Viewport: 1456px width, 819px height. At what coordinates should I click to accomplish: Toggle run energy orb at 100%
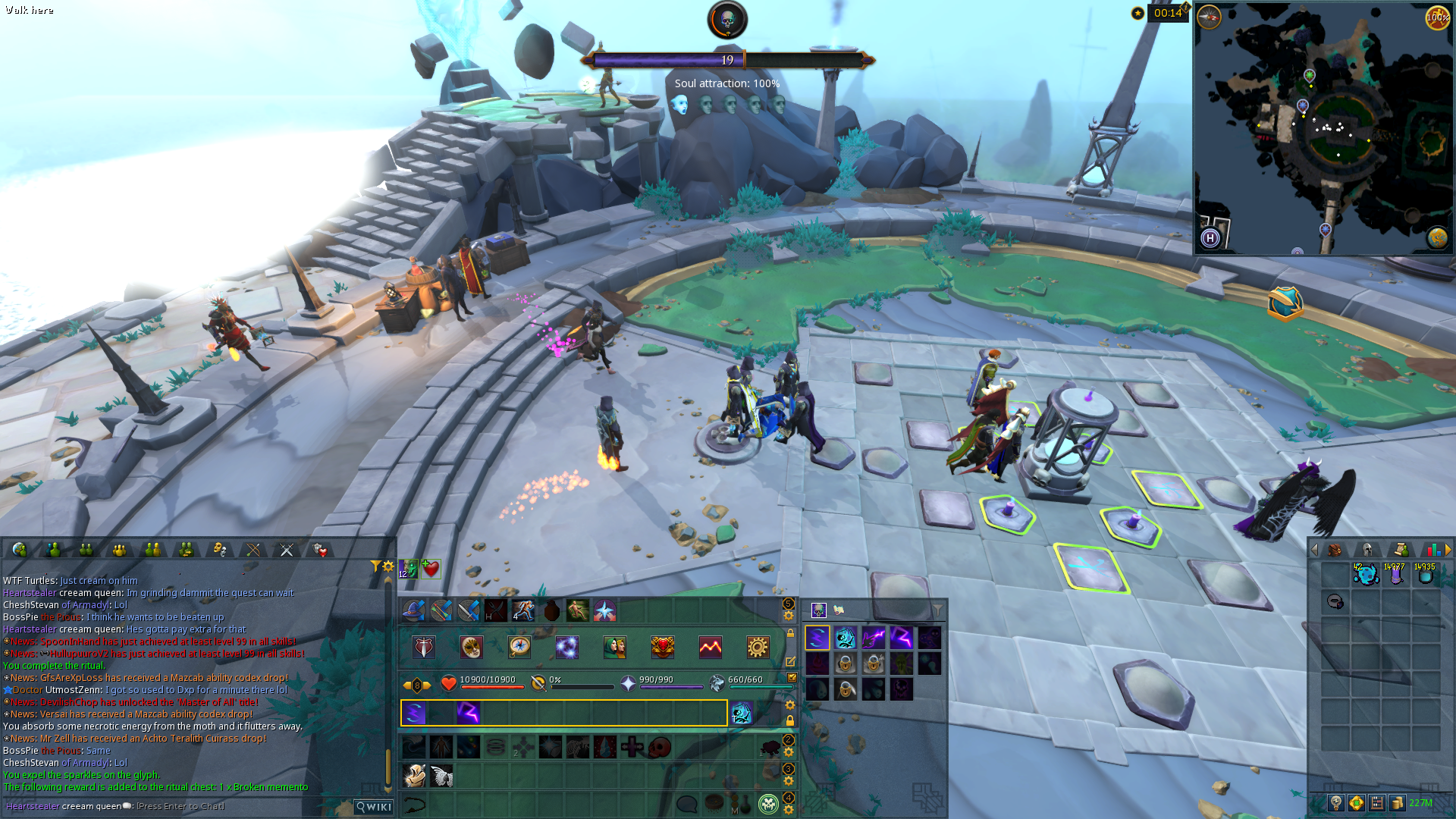pos(1437,17)
